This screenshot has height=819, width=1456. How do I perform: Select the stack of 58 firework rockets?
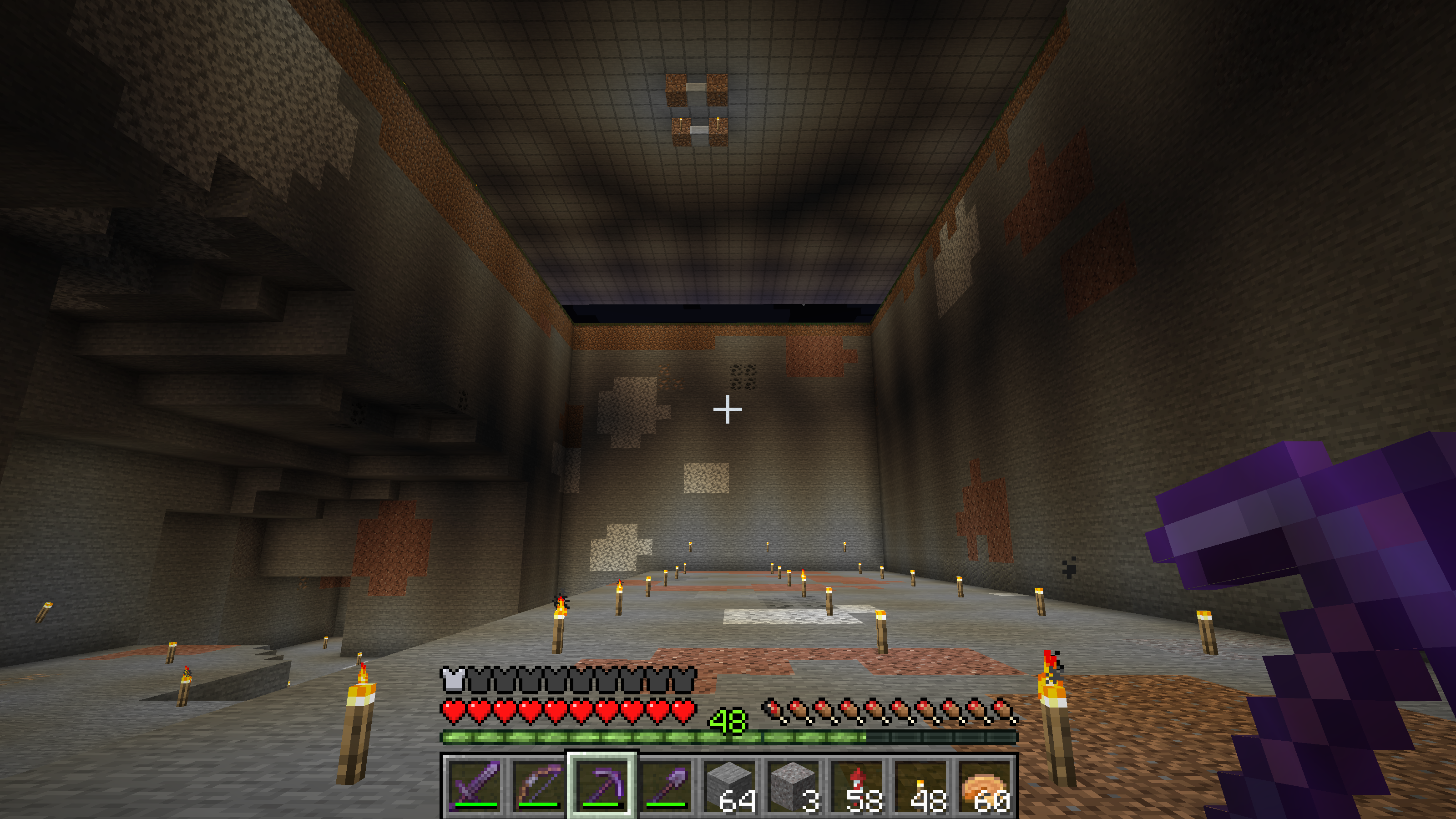pyautogui.click(x=857, y=785)
